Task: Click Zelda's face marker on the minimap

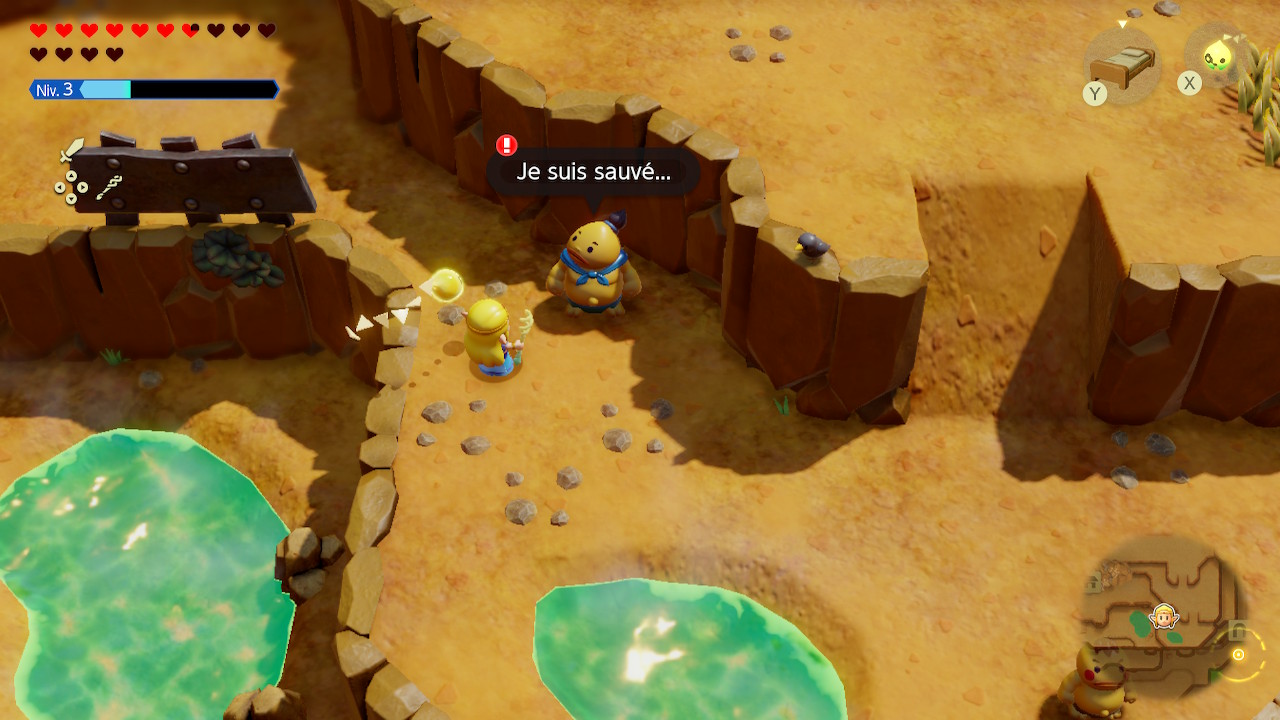Action: (1164, 616)
